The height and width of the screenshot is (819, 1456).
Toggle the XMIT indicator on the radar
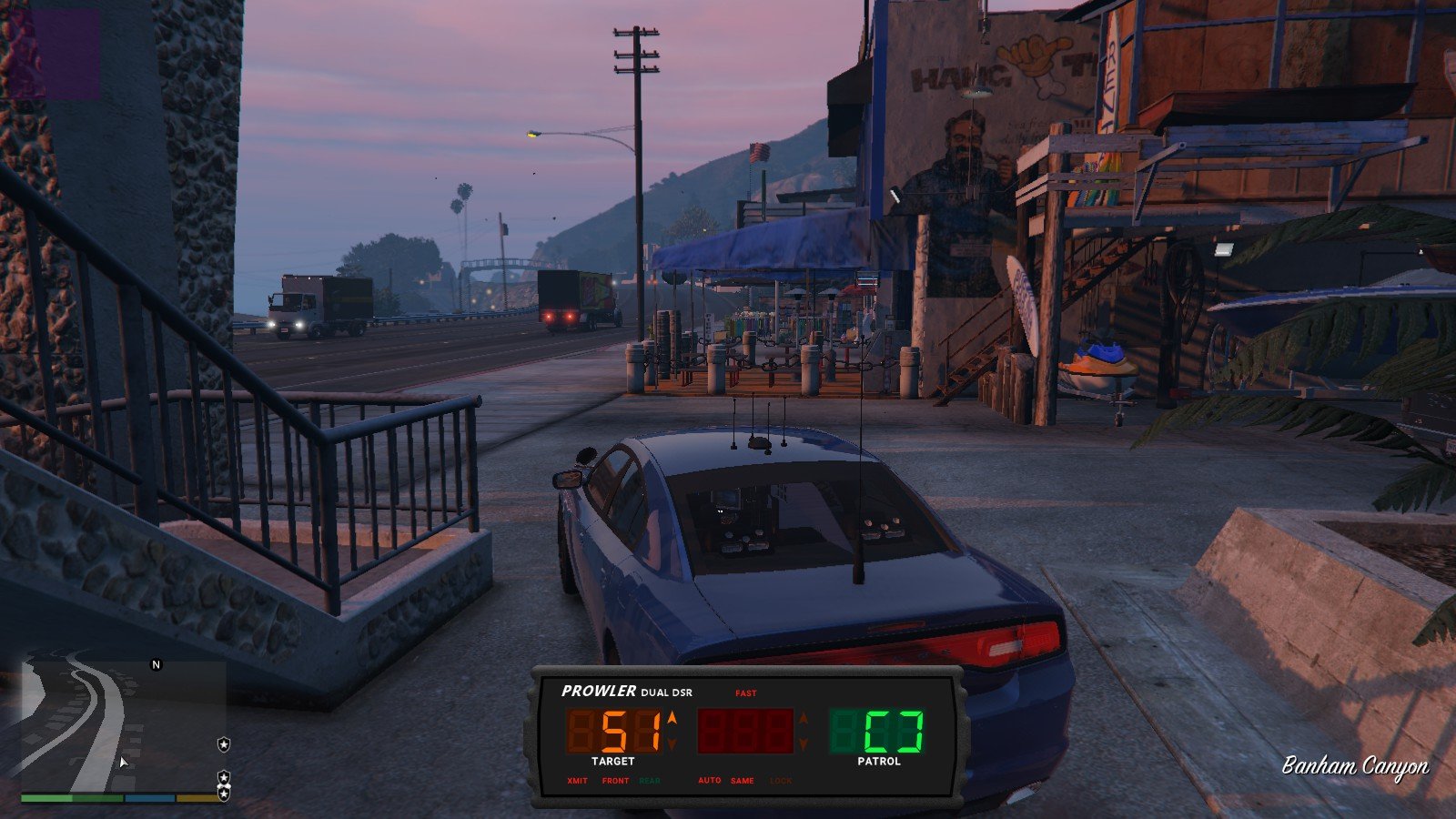click(577, 781)
